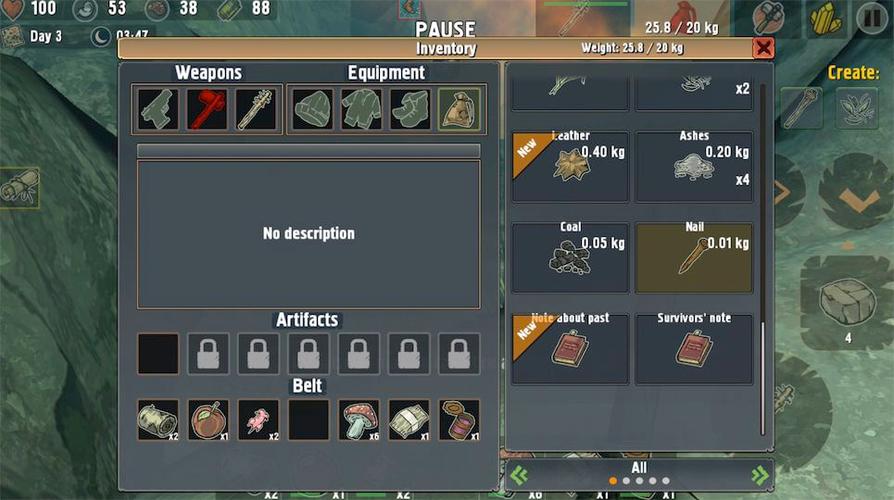Click the pause button in the corner
Screen dimensions: 894x500
point(871,18)
